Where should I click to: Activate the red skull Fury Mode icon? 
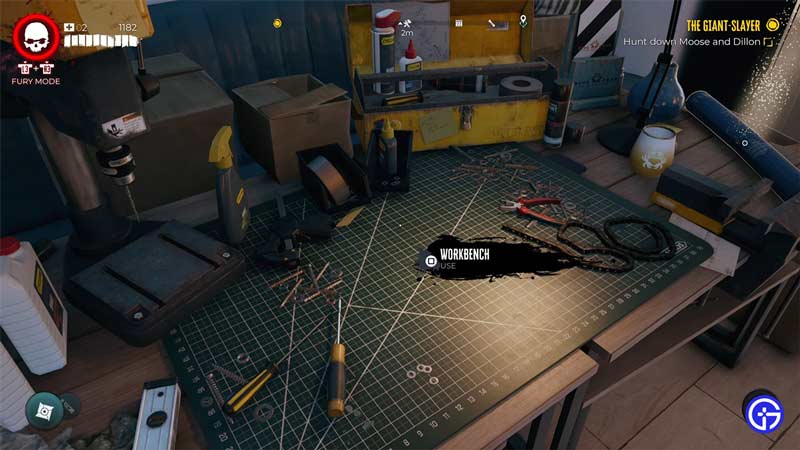click(37, 38)
